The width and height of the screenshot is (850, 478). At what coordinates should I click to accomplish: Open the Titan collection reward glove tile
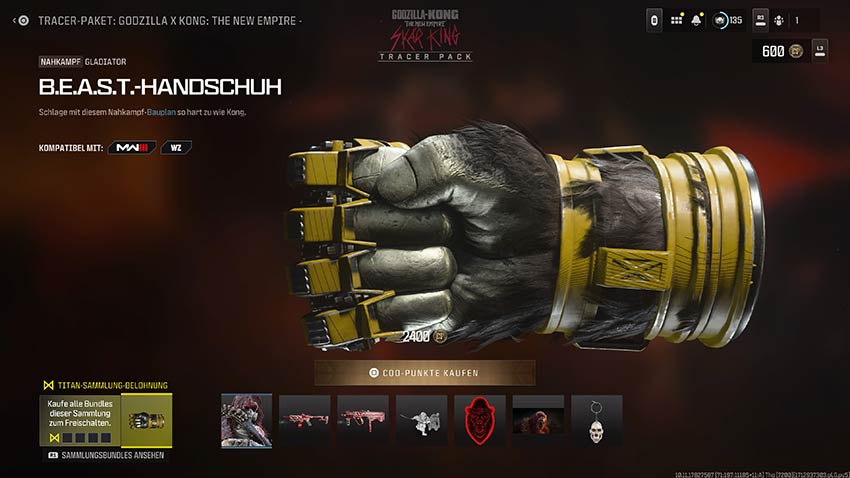[146, 420]
